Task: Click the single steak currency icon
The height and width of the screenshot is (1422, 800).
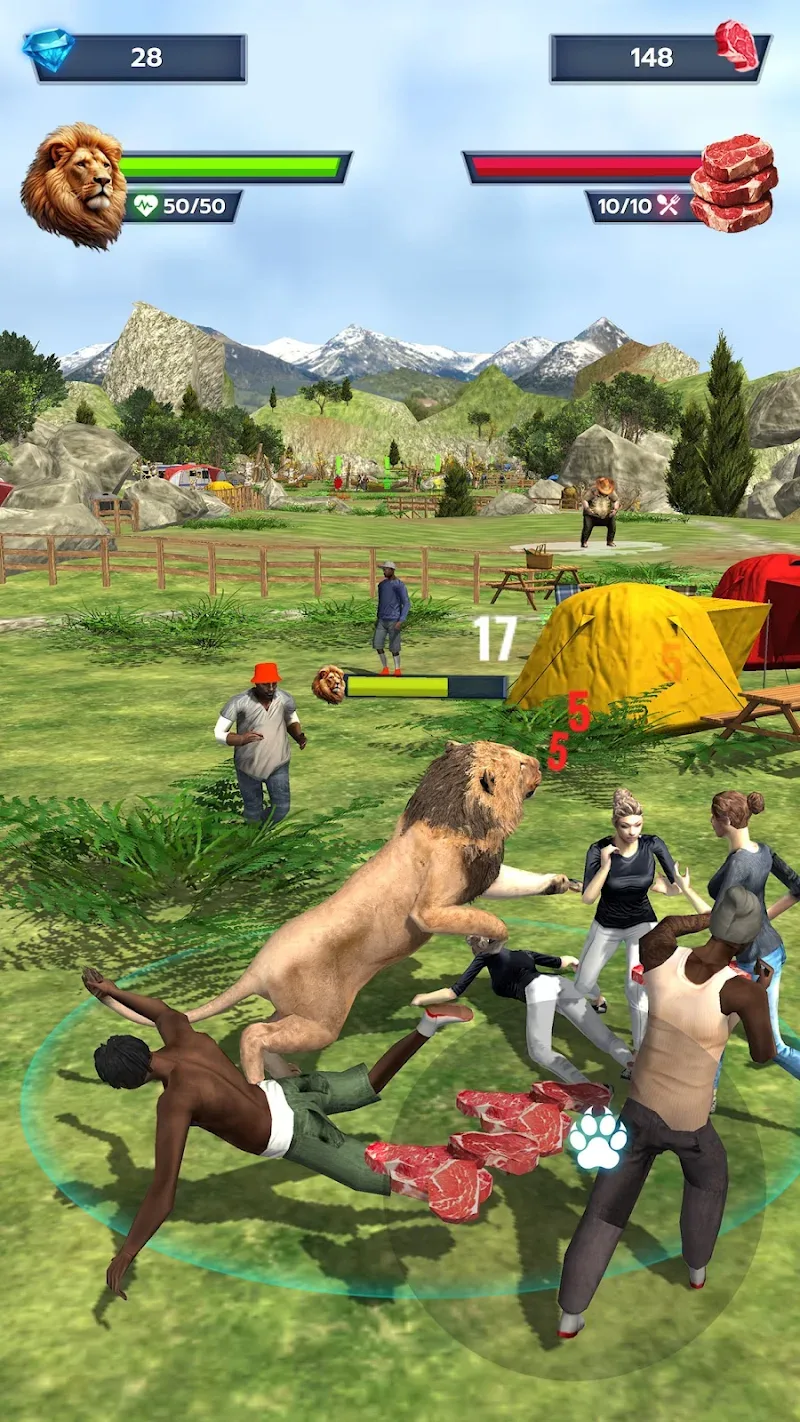Action: (x=737, y=45)
